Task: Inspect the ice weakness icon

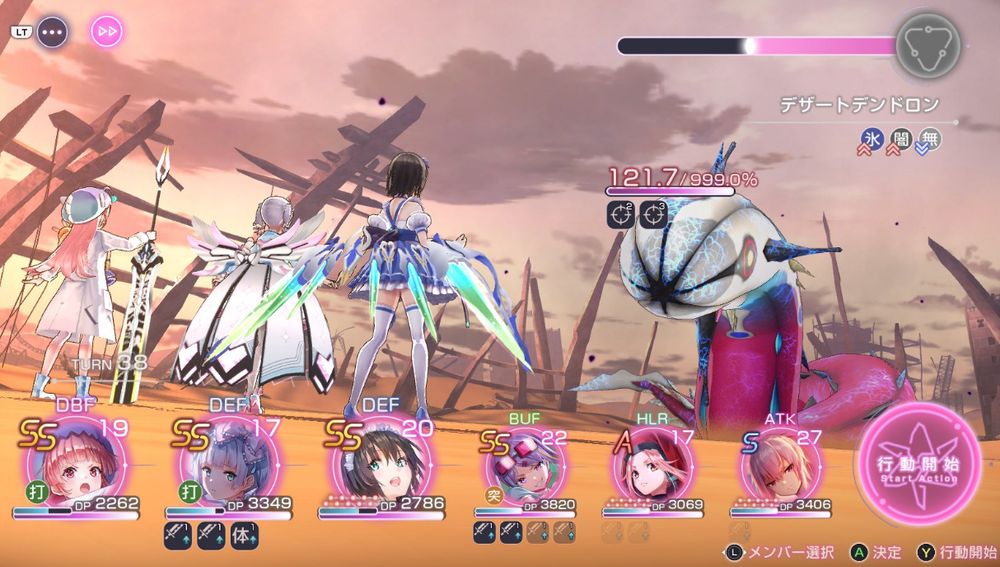Action: [x=871, y=141]
